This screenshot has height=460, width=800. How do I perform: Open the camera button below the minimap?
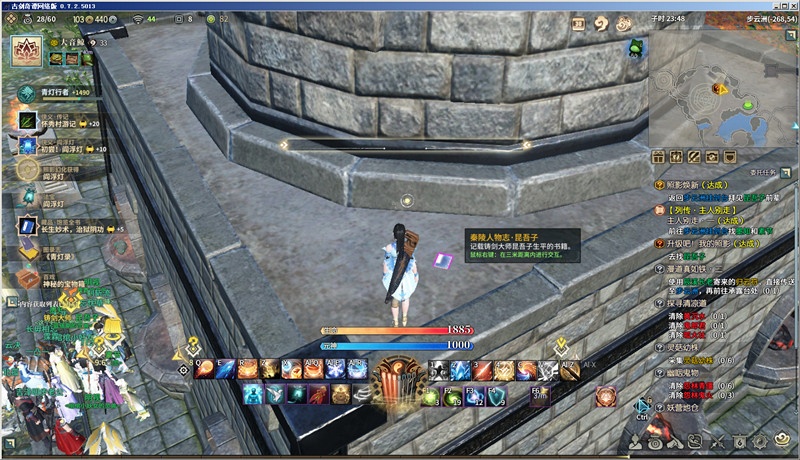coord(713,157)
